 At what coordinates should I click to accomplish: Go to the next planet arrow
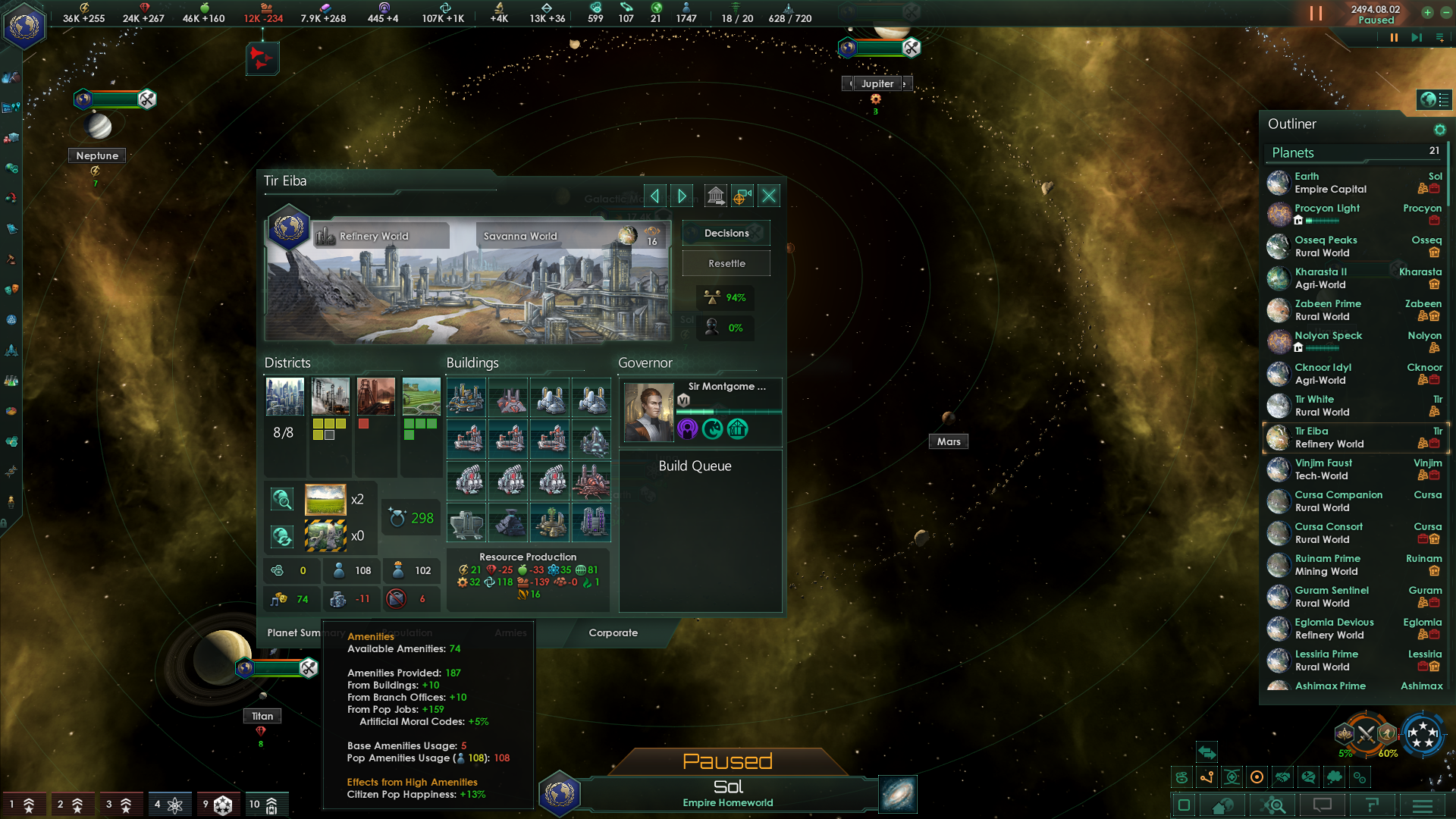point(682,196)
